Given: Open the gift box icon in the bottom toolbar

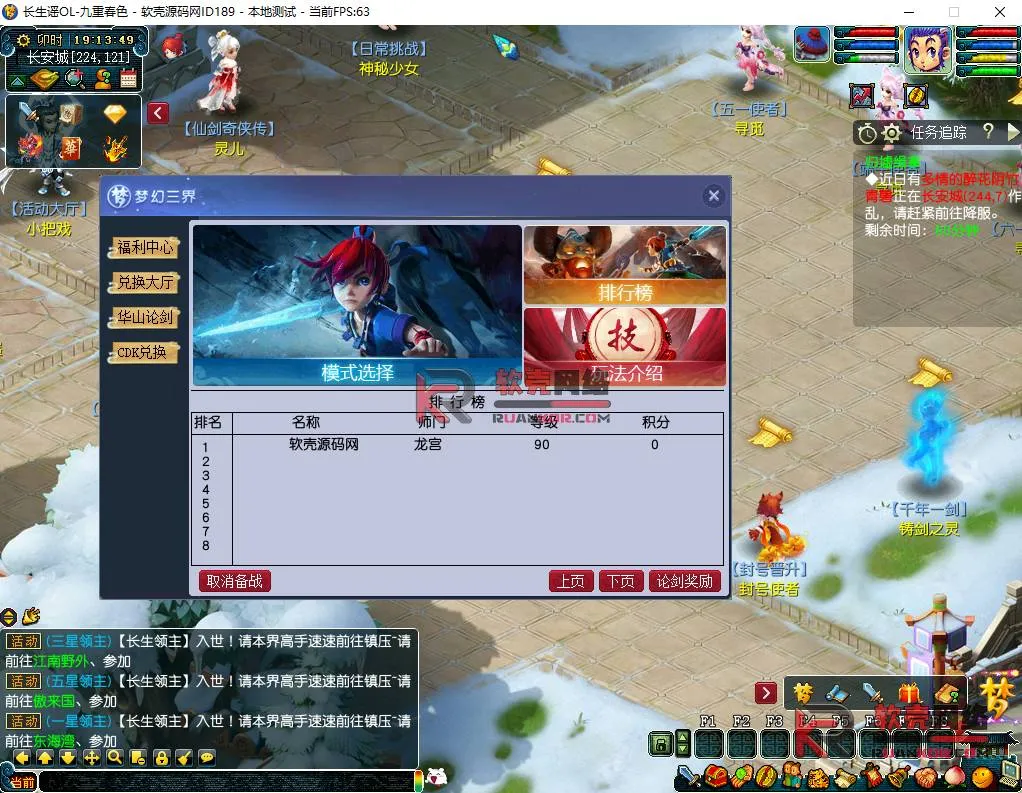Looking at the screenshot, I should click(908, 693).
